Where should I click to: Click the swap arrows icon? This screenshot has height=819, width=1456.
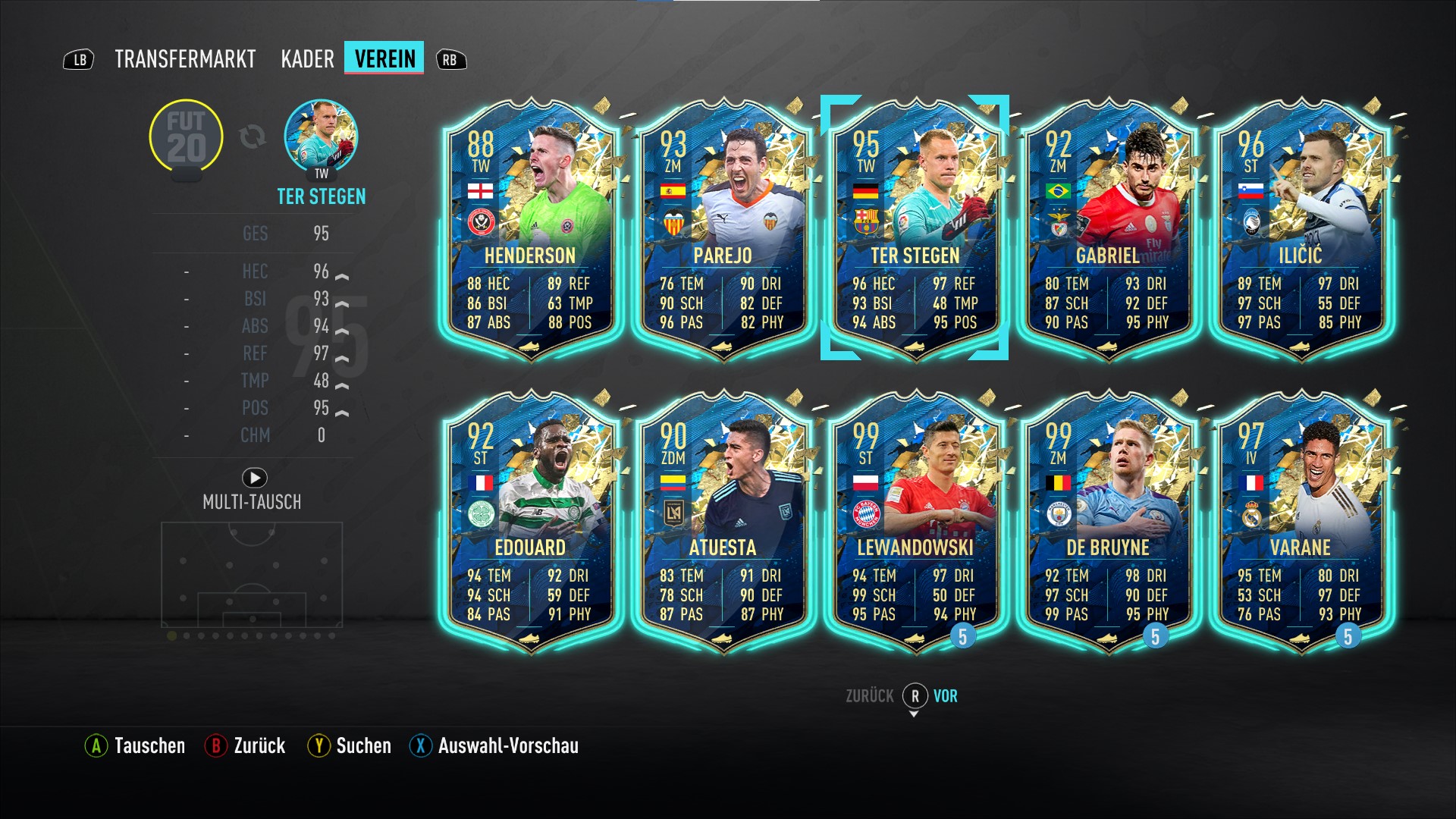(253, 137)
